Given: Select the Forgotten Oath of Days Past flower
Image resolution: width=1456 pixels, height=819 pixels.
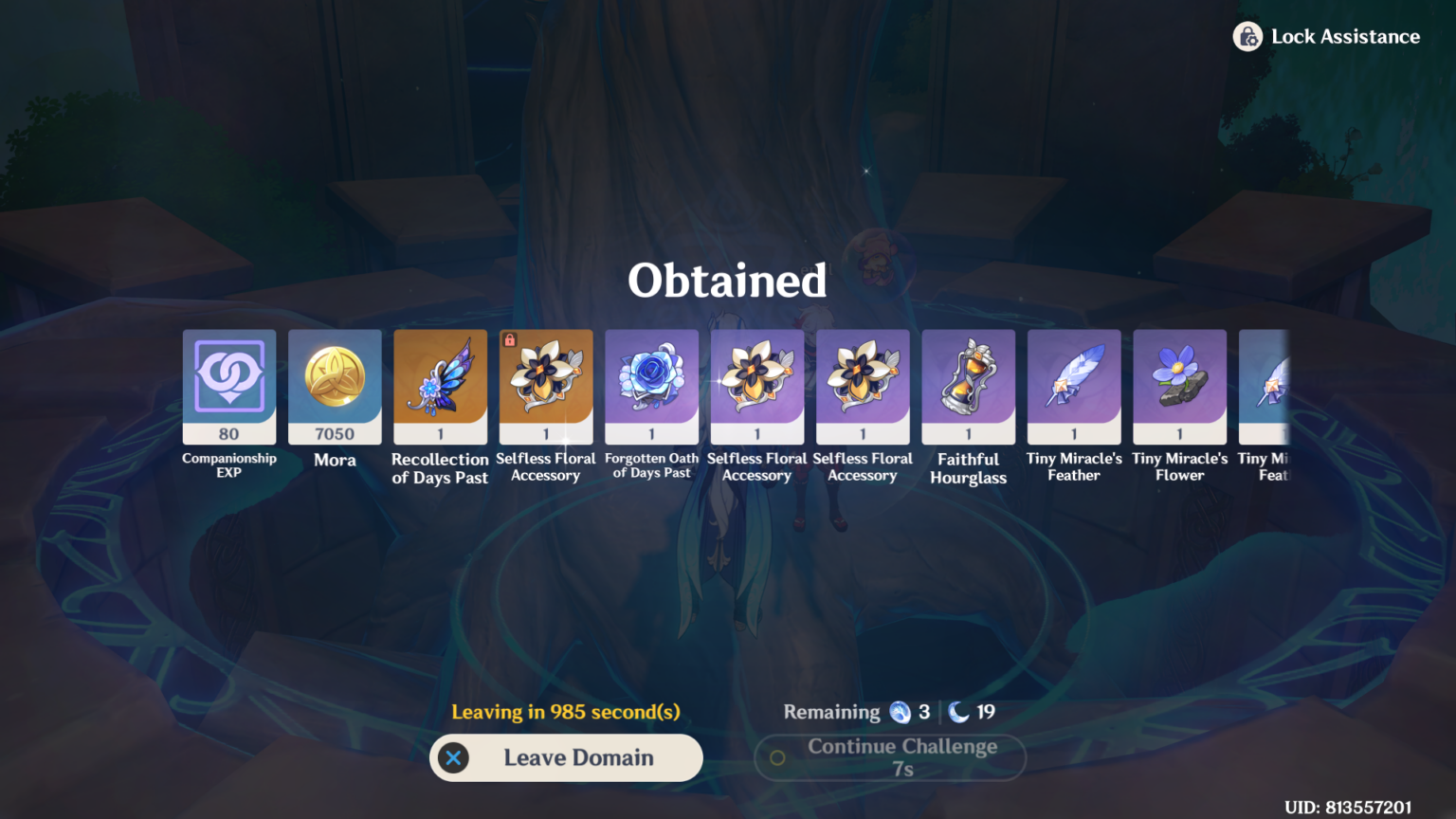Looking at the screenshot, I should coord(651,386).
